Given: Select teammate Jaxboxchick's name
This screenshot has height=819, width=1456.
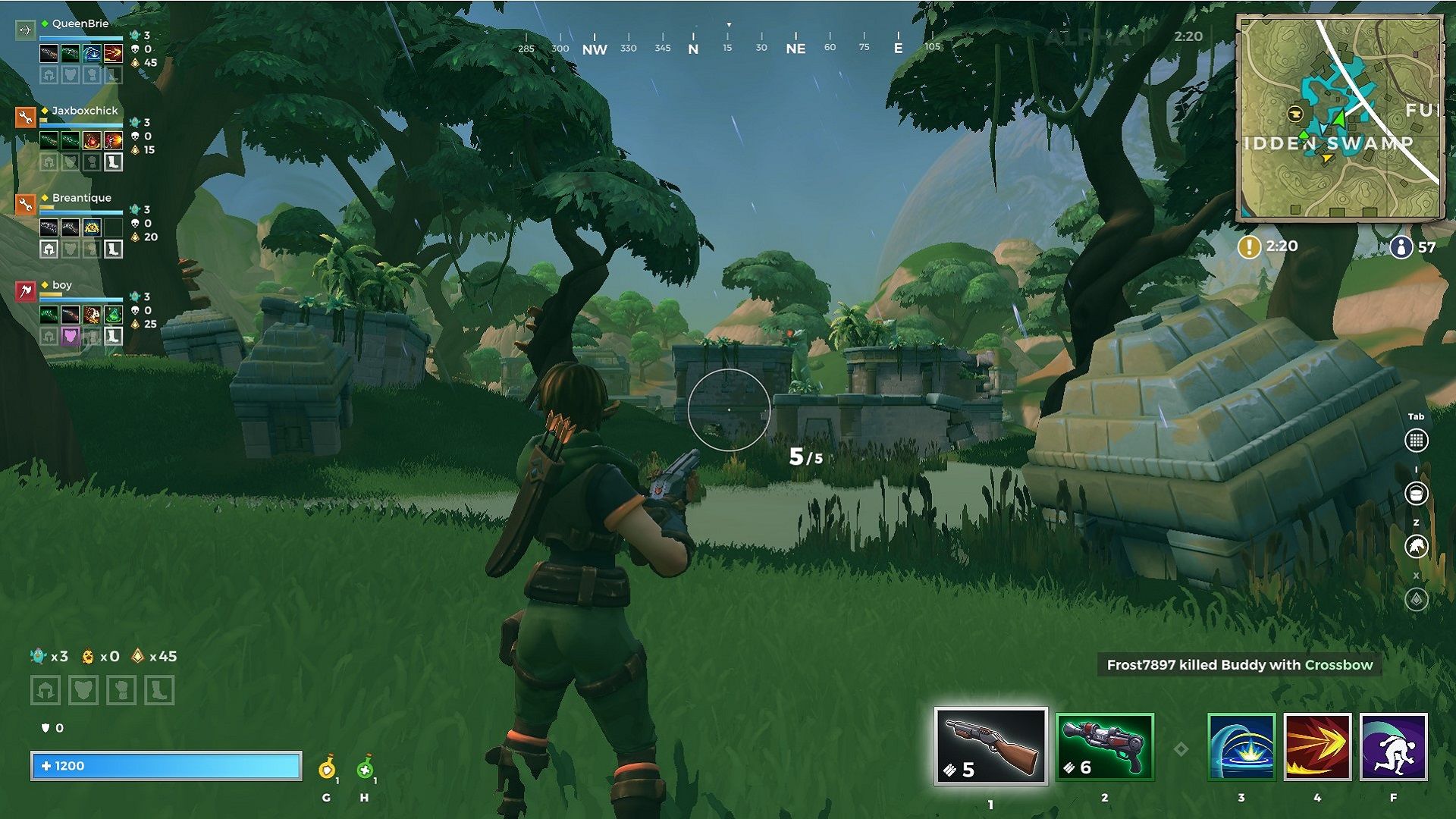Looking at the screenshot, I should point(84,111).
